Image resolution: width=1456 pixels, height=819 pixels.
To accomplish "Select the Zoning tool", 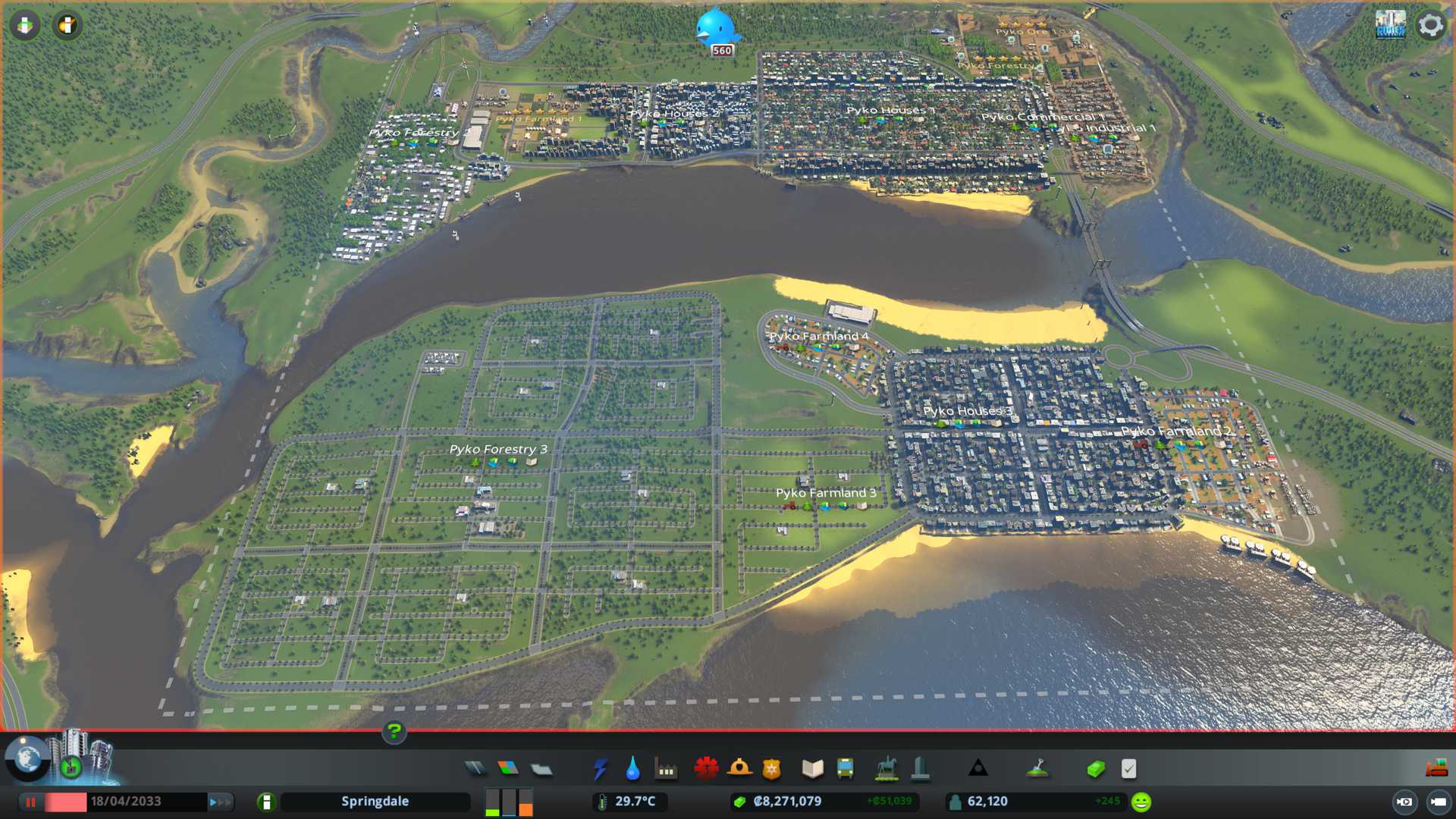I will tap(508, 769).
